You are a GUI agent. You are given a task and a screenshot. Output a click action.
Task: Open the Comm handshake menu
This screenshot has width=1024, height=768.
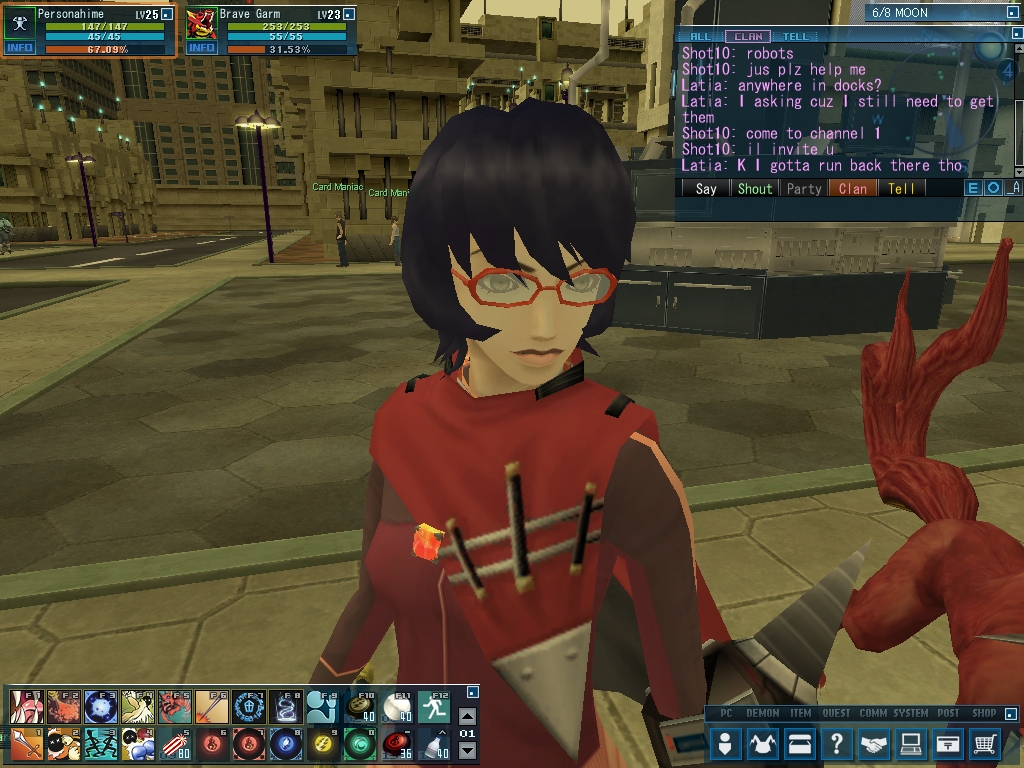point(874,744)
